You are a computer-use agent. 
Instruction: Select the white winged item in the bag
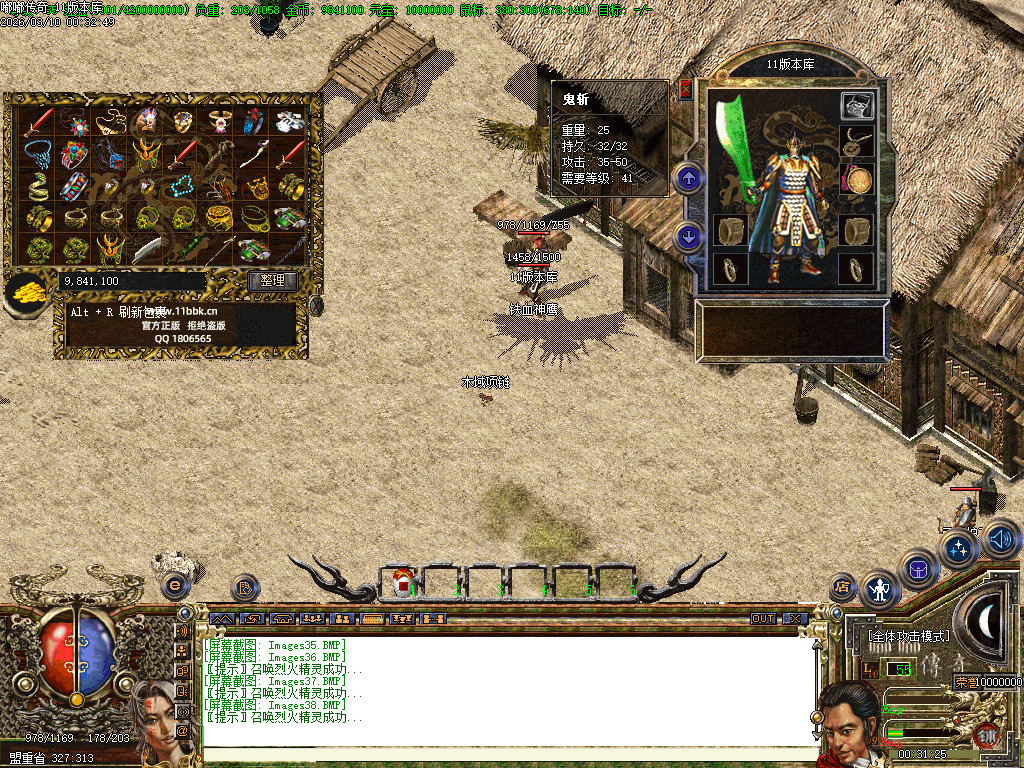pos(290,123)
